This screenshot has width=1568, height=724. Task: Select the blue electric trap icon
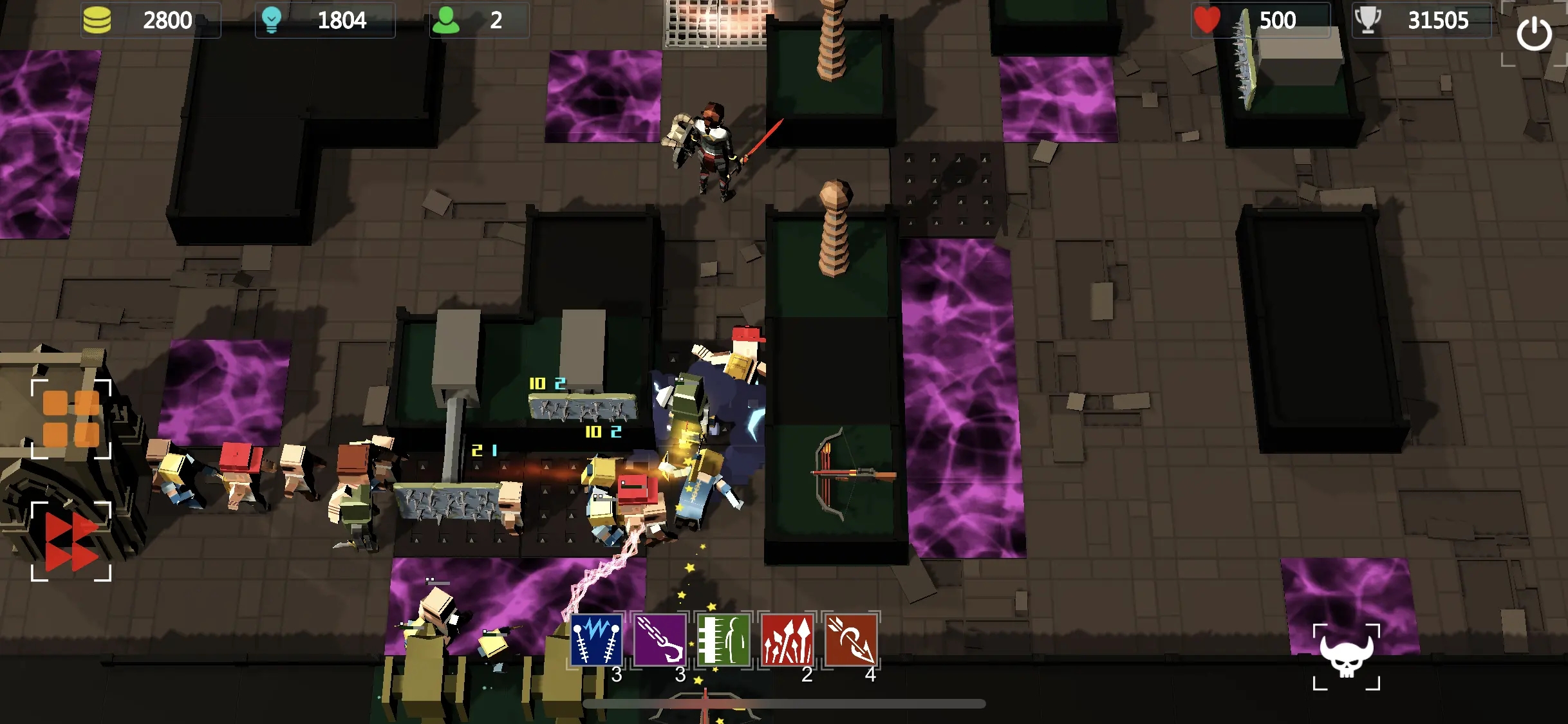click(x=596, y=640)
